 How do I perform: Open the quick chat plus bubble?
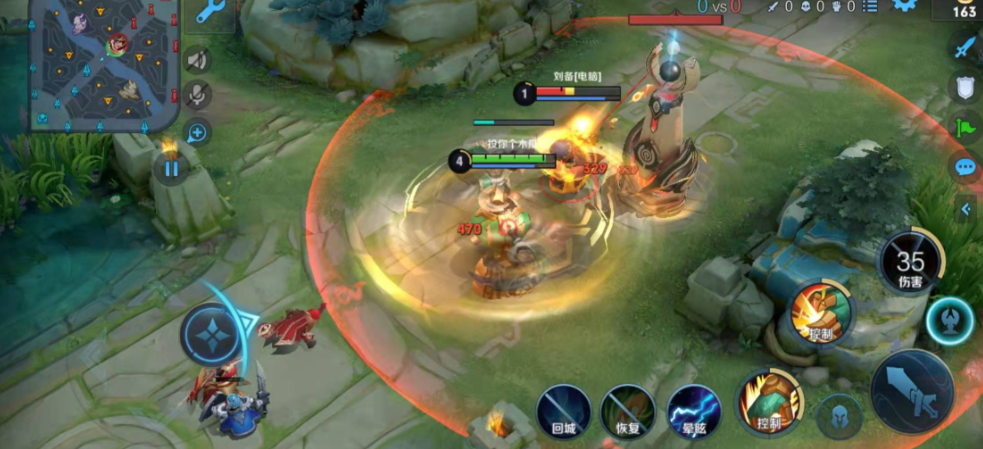(x=197, y=132)
